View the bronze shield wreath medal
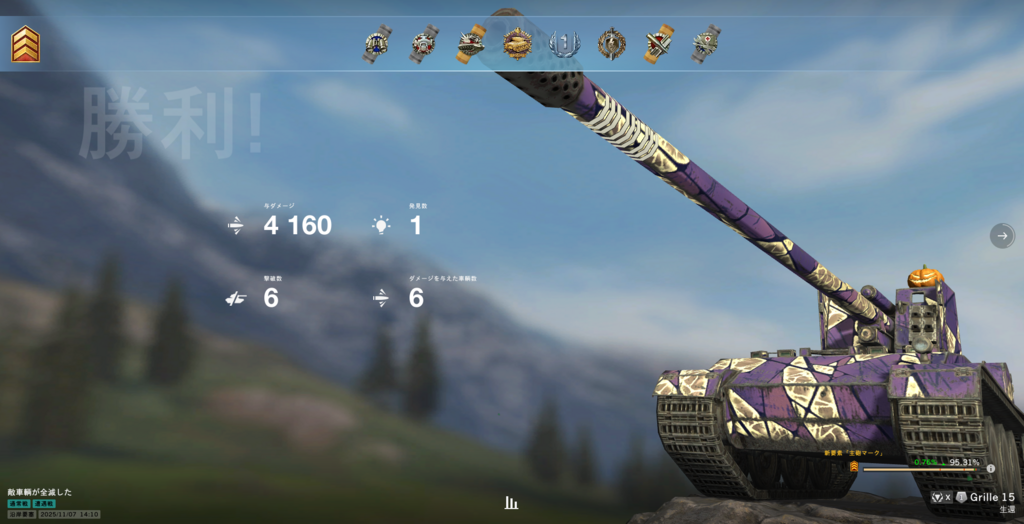Image resolution: width=1024 pixels, height=524 pixels. click(x=611, y=44)
